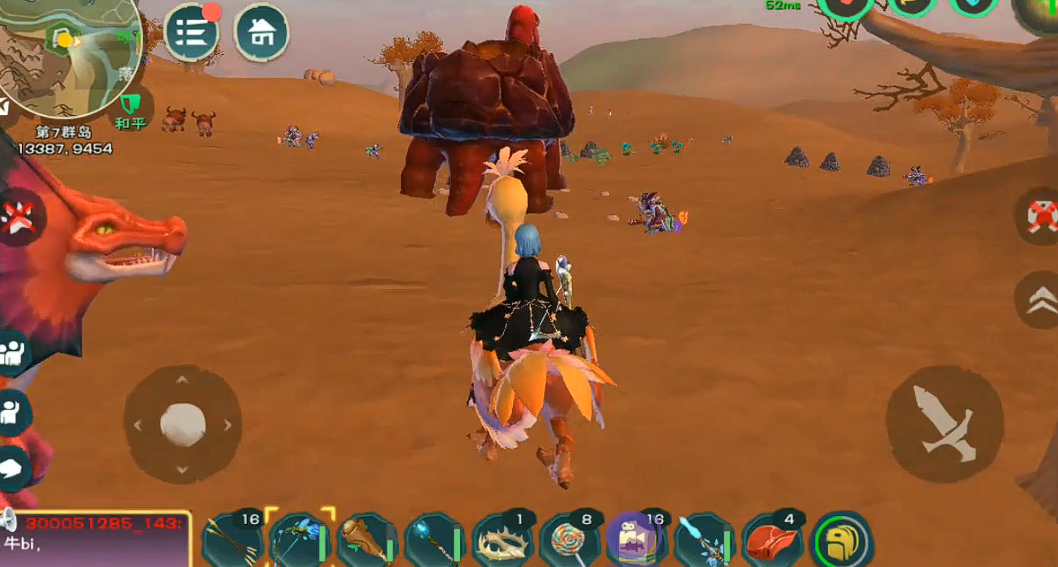Viewport: 1058px width, 567px height.
Task: Select the bone thorn trap slot
Action: click(502, 541)
